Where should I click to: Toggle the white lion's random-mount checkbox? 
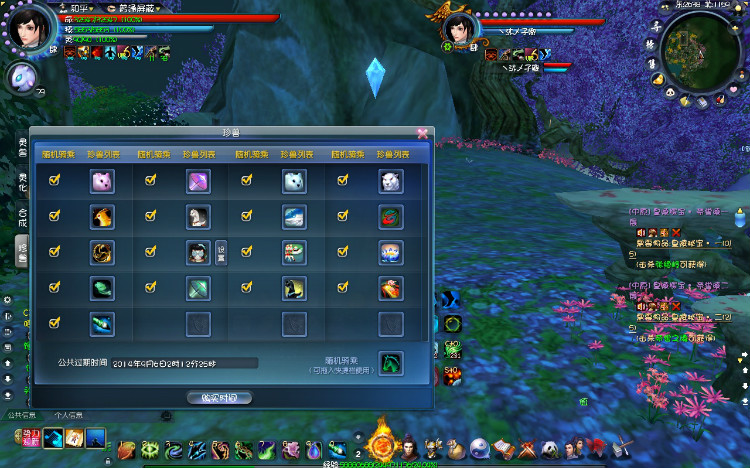tap(343, 181)
